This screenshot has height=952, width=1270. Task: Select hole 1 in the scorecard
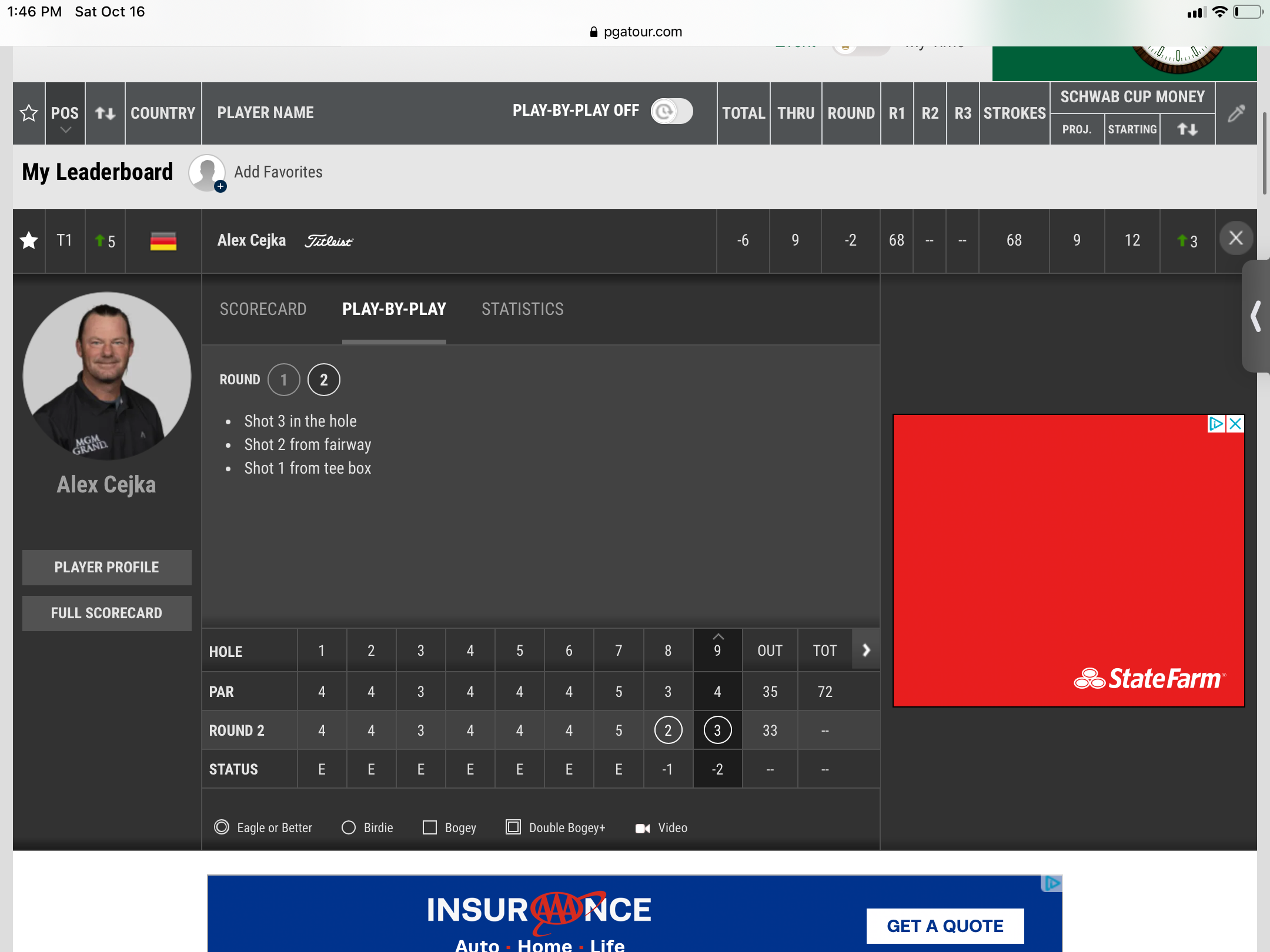coord(322,651)
